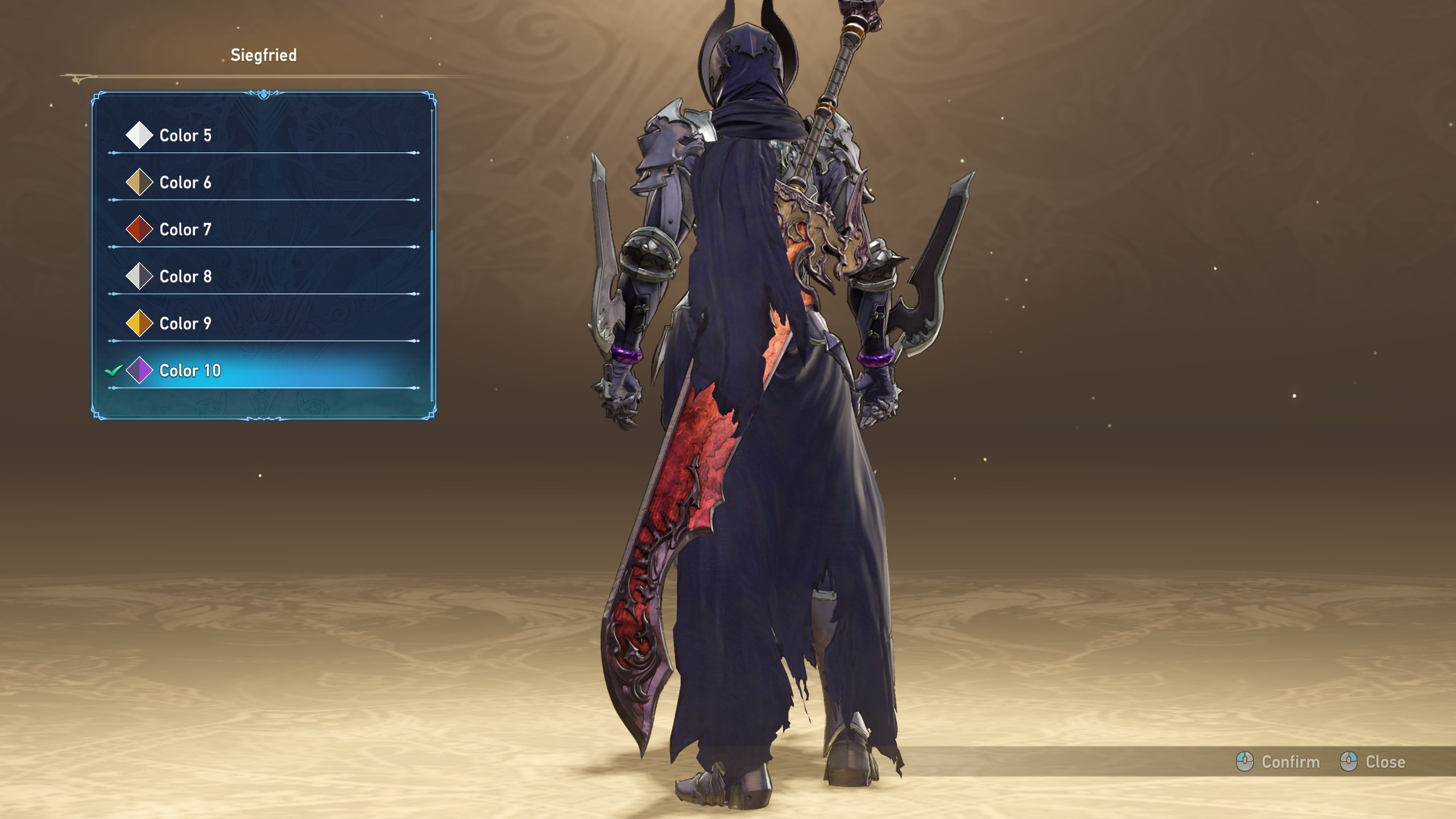Image resolution: width=1456 pixels, height=819 pixels.
Task: Click the Confirm button
Action: [1279, 762]
